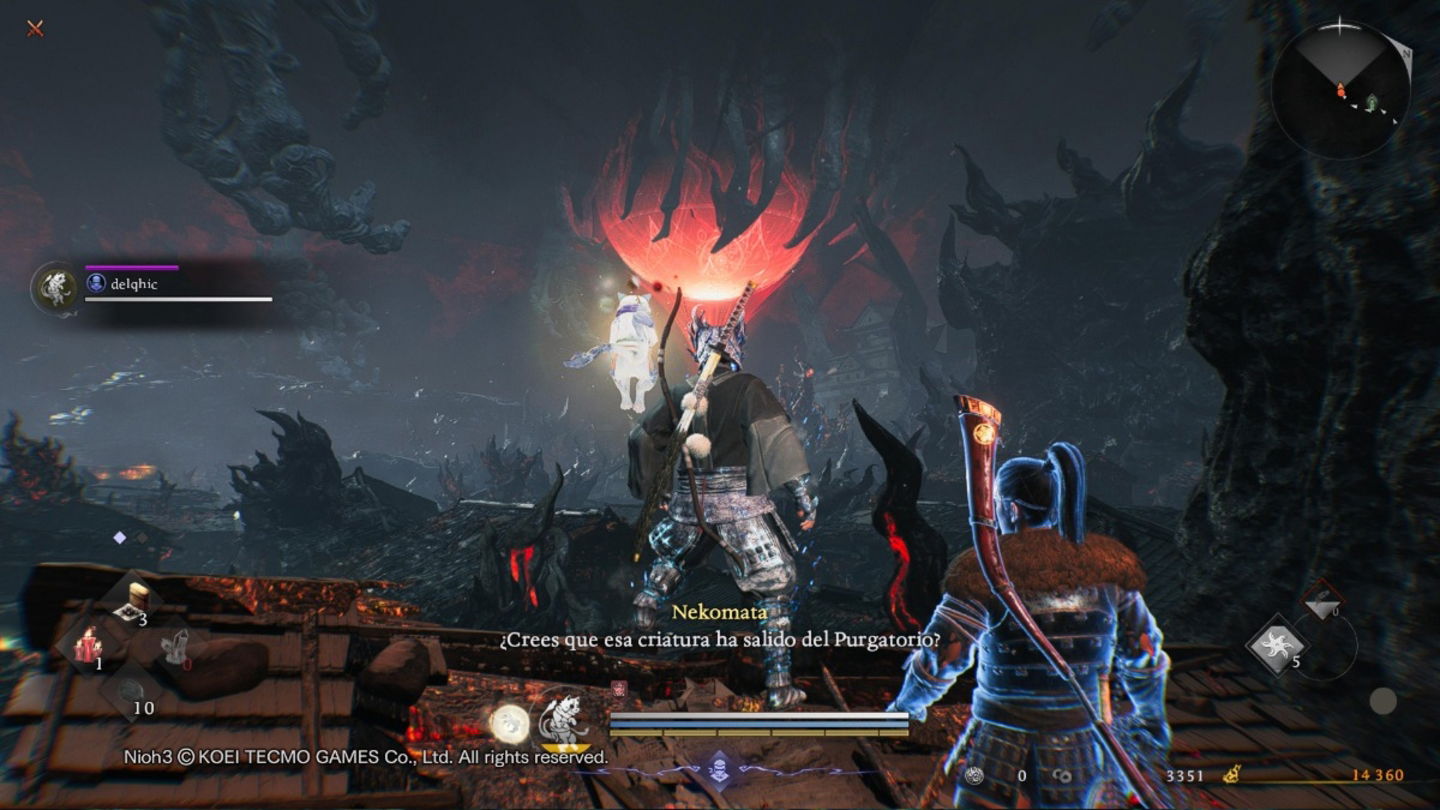The width and height of the screenshot is (1440, 810).
Task: Select the coin icon next to the 0 counter
Action: [973, 774]
